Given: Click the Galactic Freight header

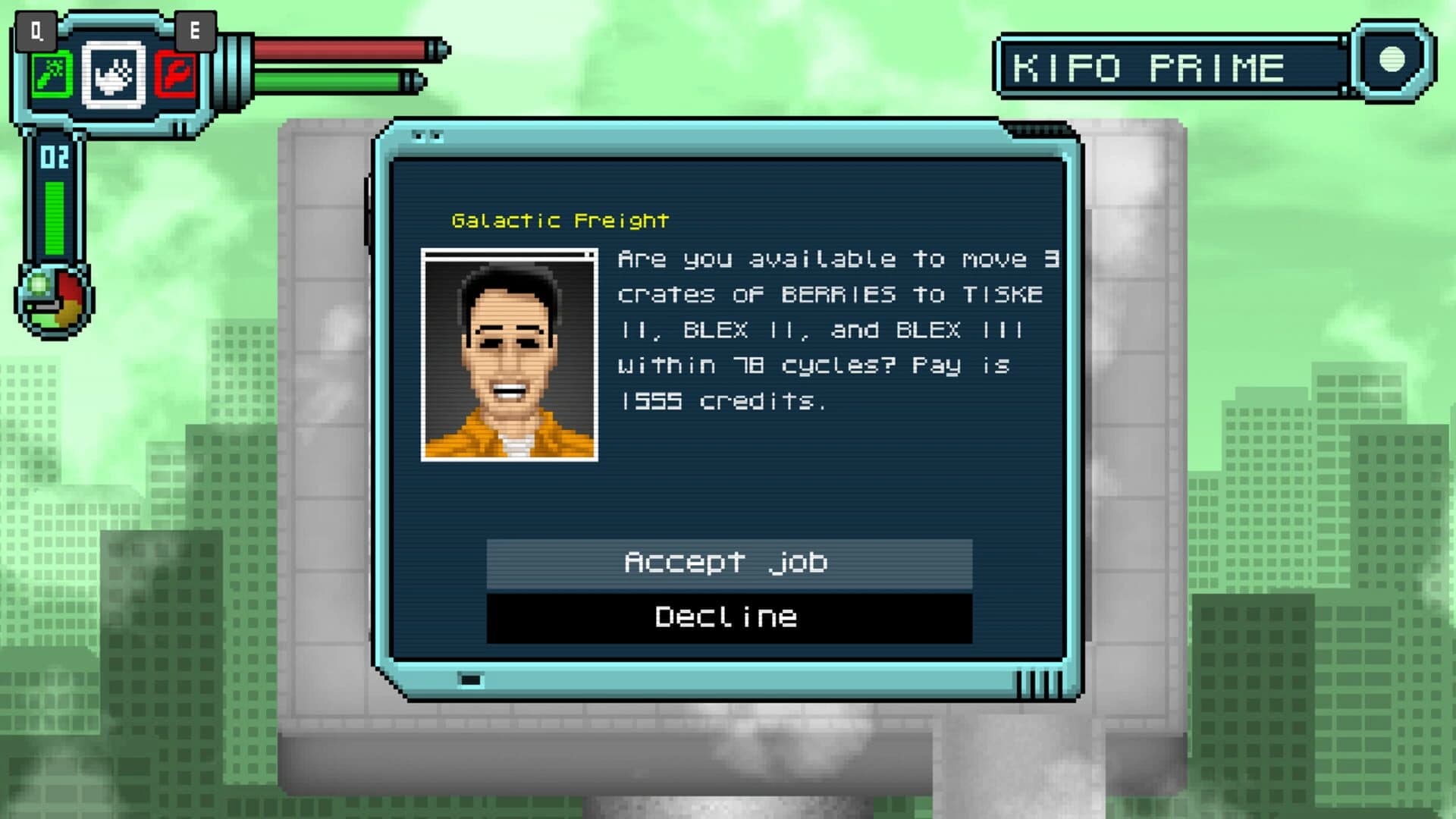Looking at the screenshot, I should [x=560, y=221].
